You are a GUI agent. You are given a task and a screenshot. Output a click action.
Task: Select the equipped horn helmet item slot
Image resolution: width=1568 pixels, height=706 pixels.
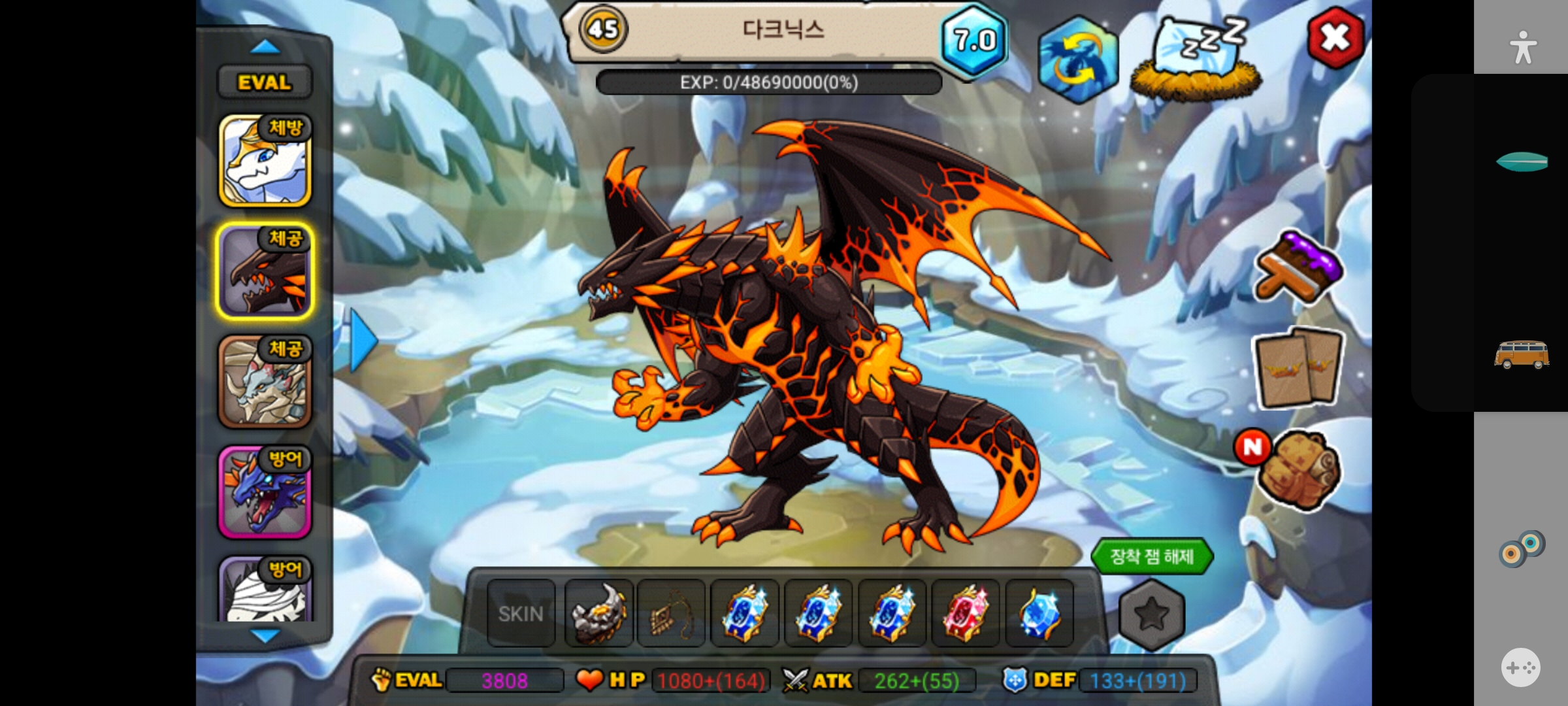coord(598,614)
